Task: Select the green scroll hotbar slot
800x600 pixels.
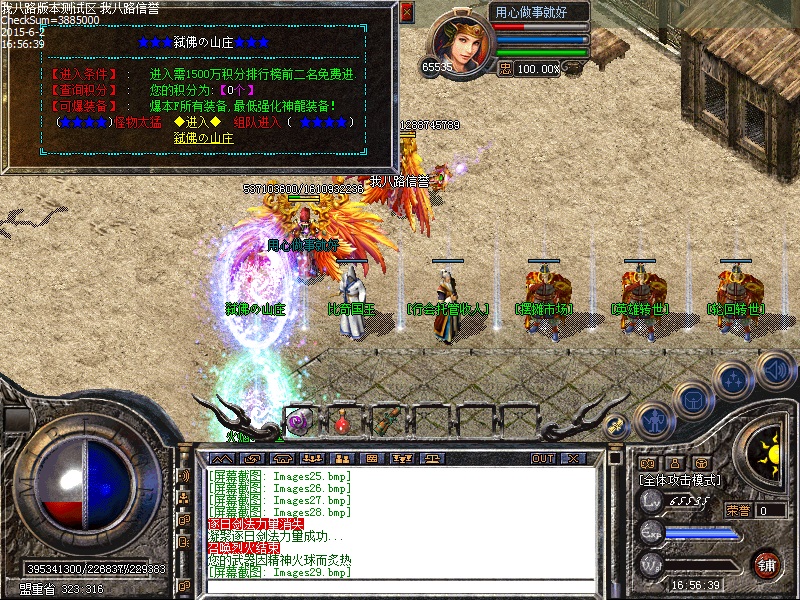Action: click(x=386, y=421)
